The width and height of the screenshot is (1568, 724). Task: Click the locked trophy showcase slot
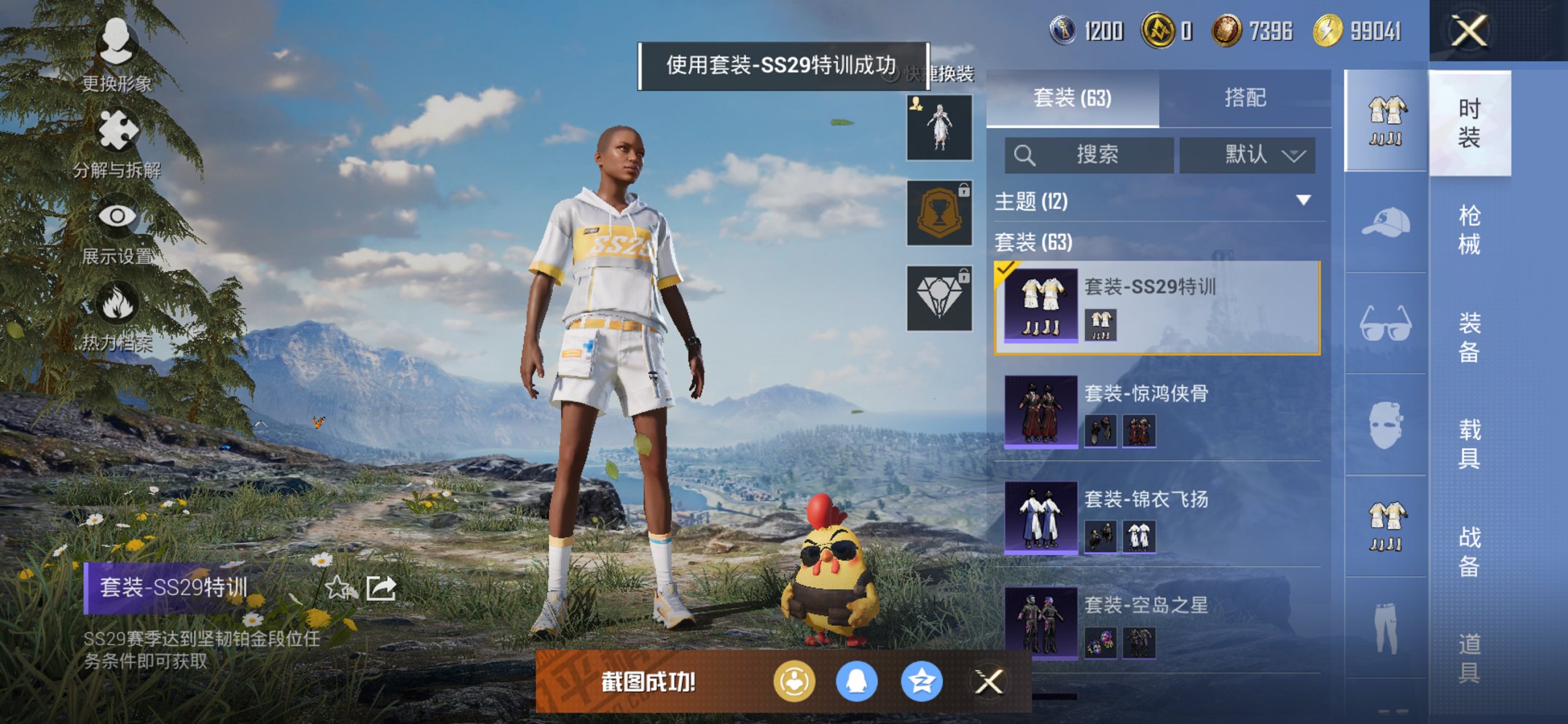[938, 211]
